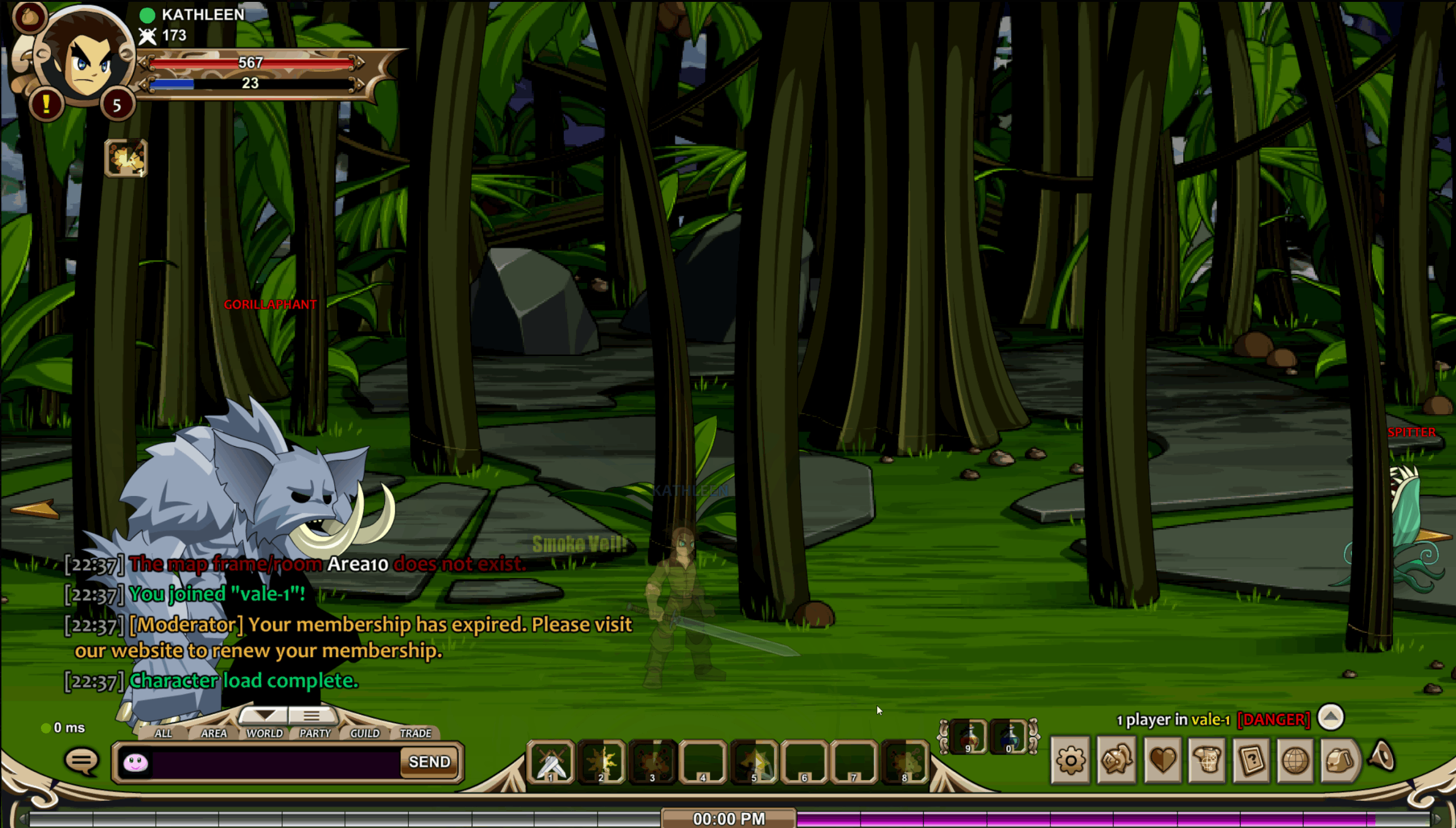Open the heart friends panel
Viewport: 1456px width, 828px height.
1162,761
